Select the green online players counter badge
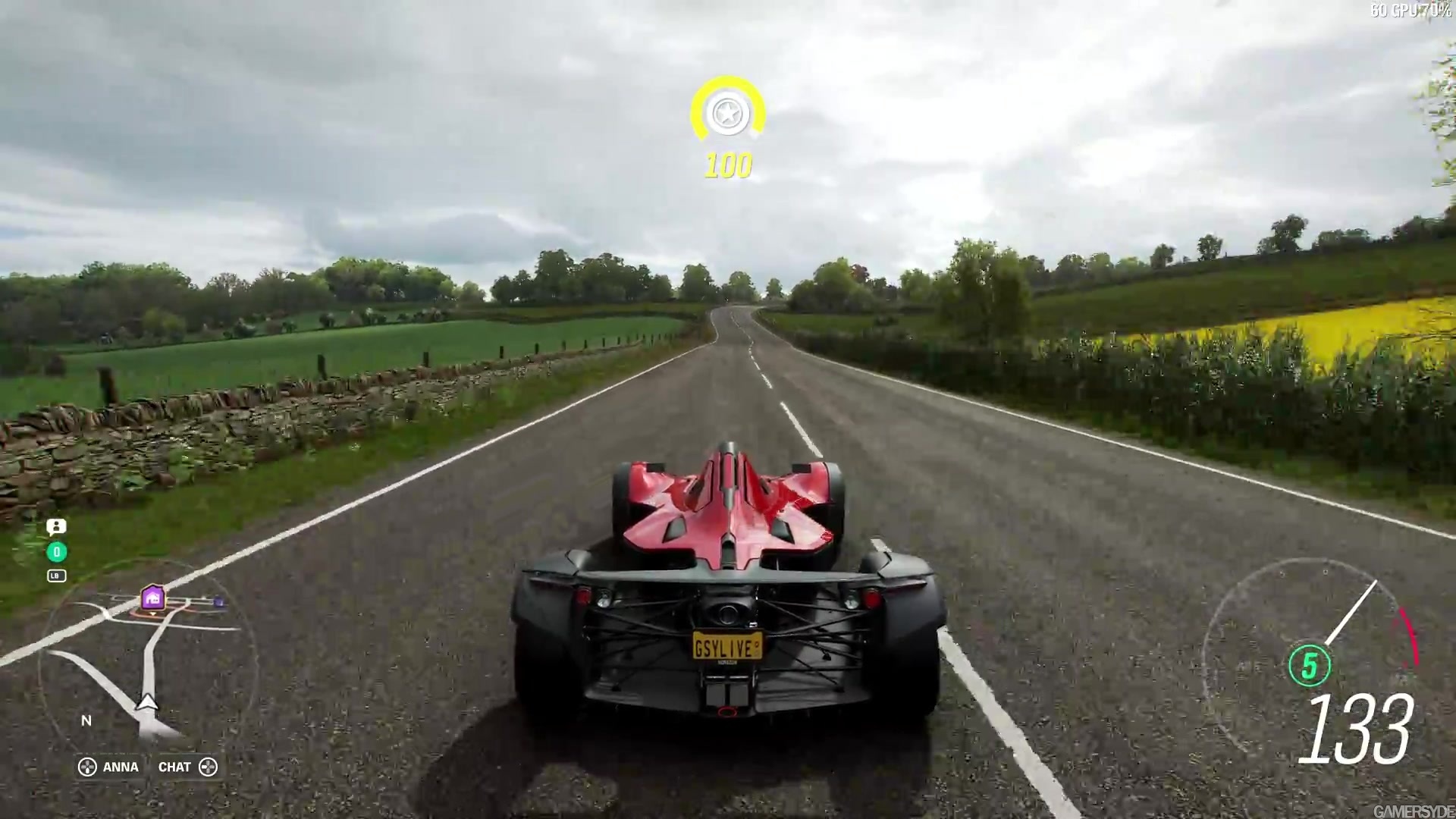This screenshot has width=1456, height=819. tap(57, 552)
